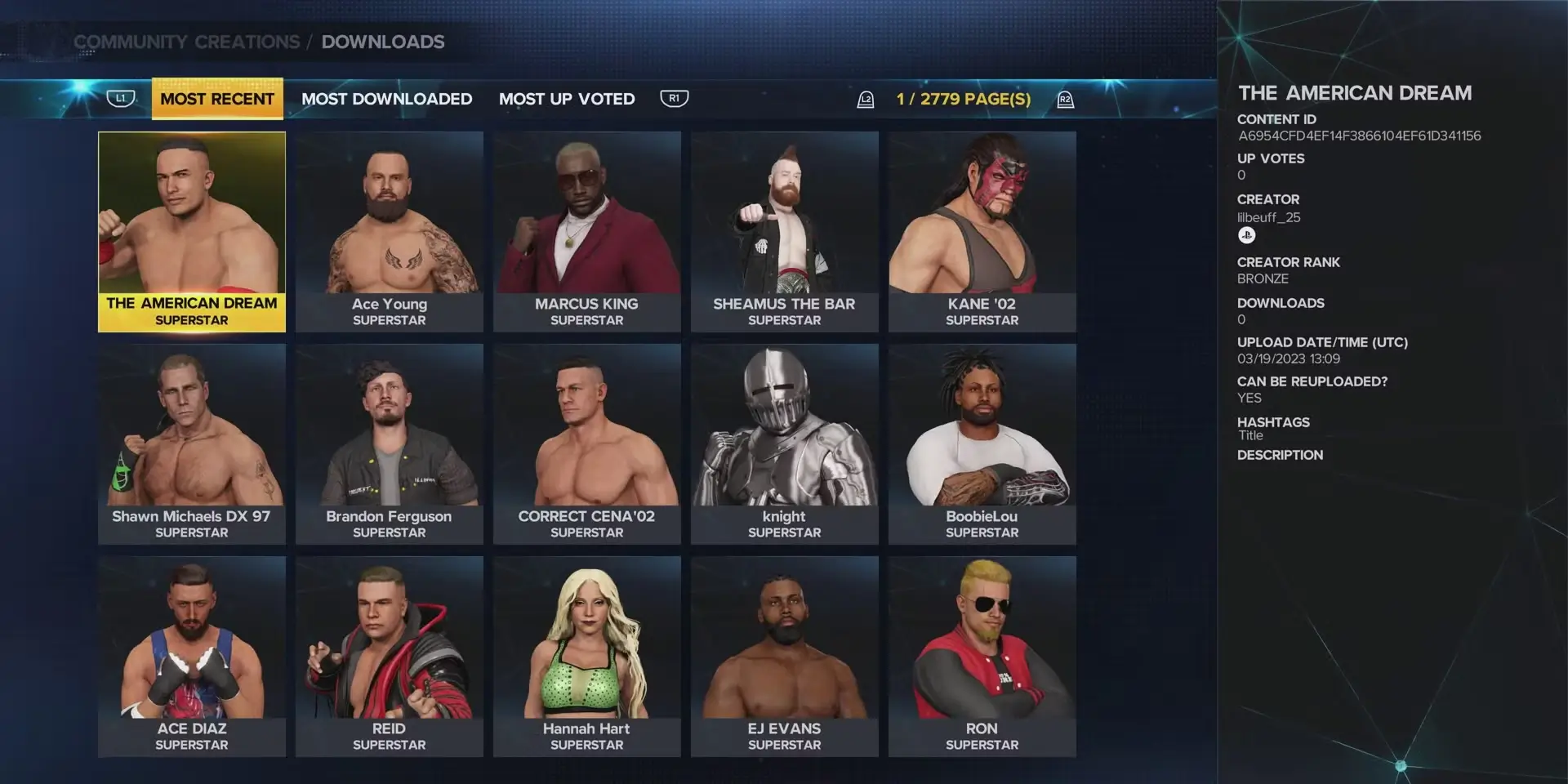
Task: Switch to the Most Recent tab
Action: pyautogui.click(x=217, y=99)
